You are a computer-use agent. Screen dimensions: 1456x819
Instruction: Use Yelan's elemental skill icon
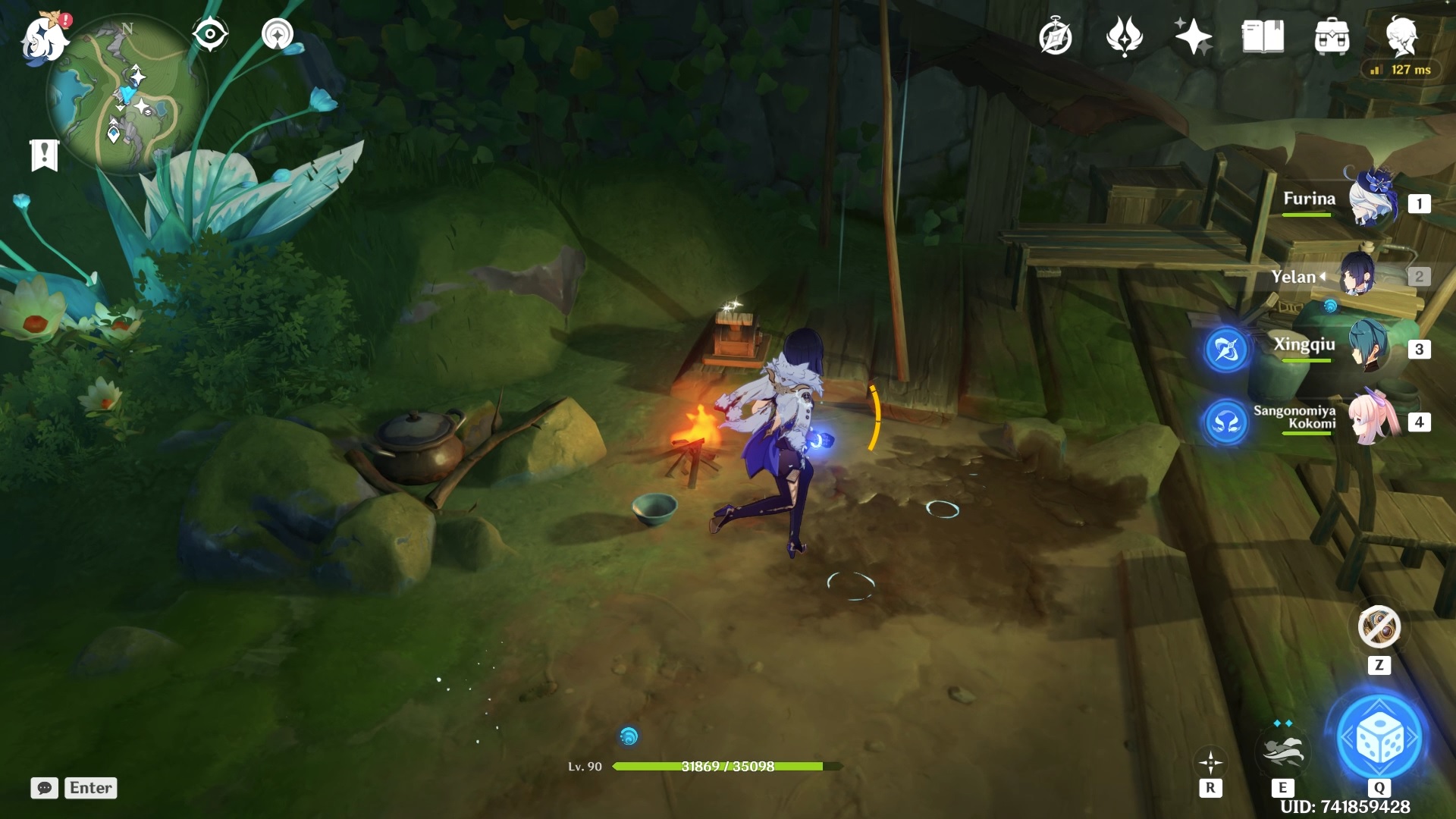pyautogui.click(x=1282, y=751)
